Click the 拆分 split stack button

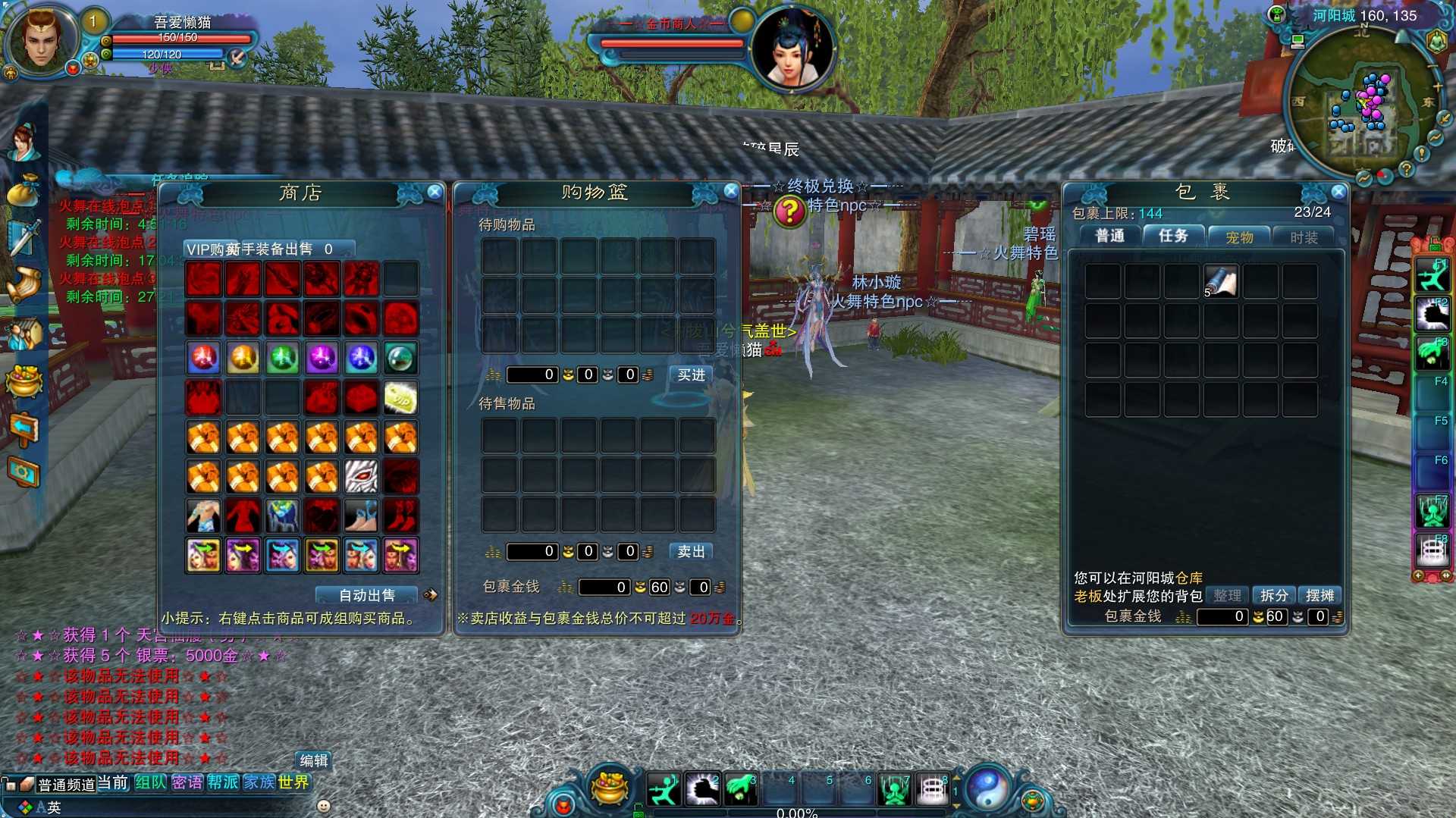pyautogui.click(x=1274, y=596)
